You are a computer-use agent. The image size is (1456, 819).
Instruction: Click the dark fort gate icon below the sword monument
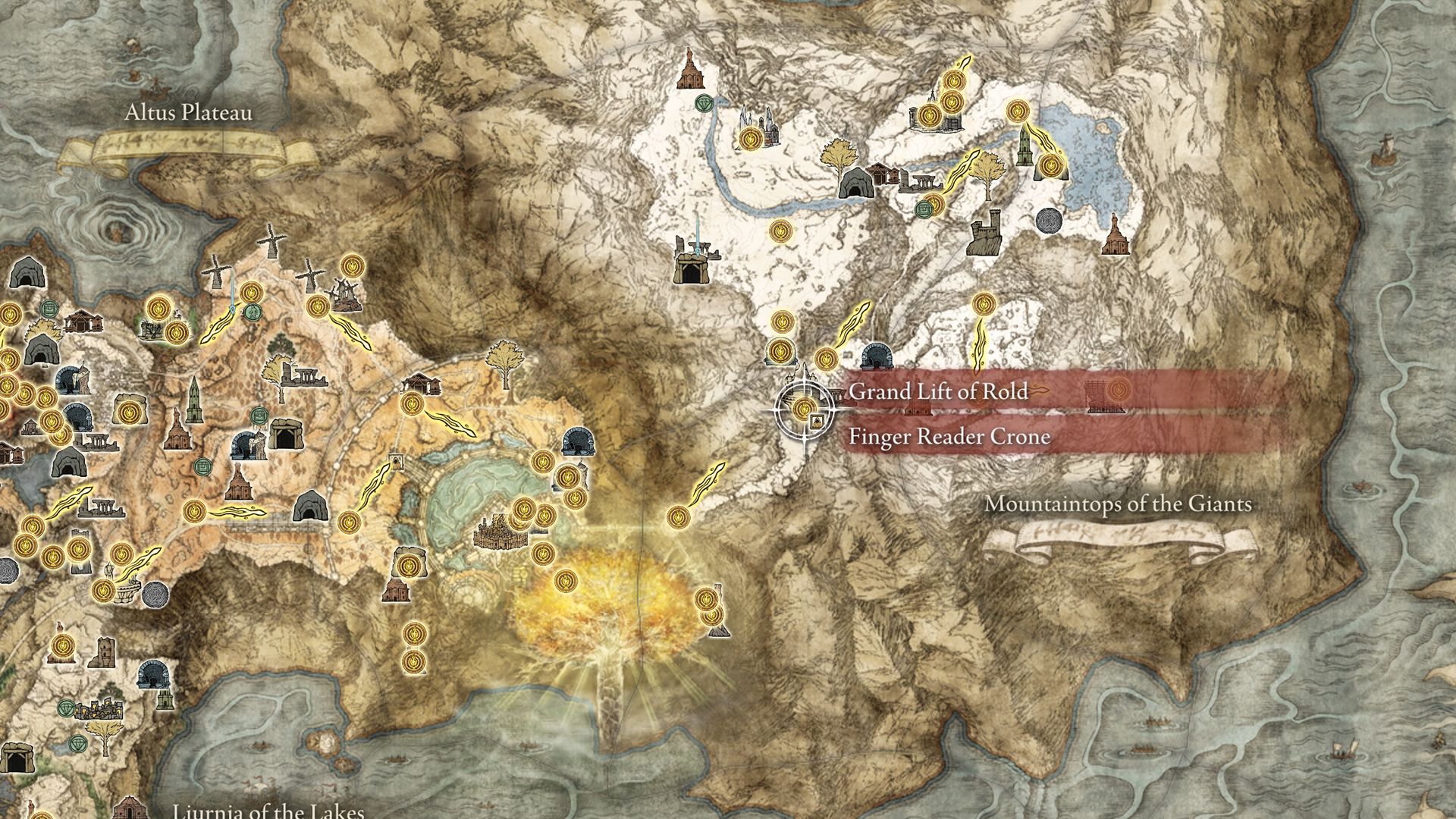pos(692,269)
